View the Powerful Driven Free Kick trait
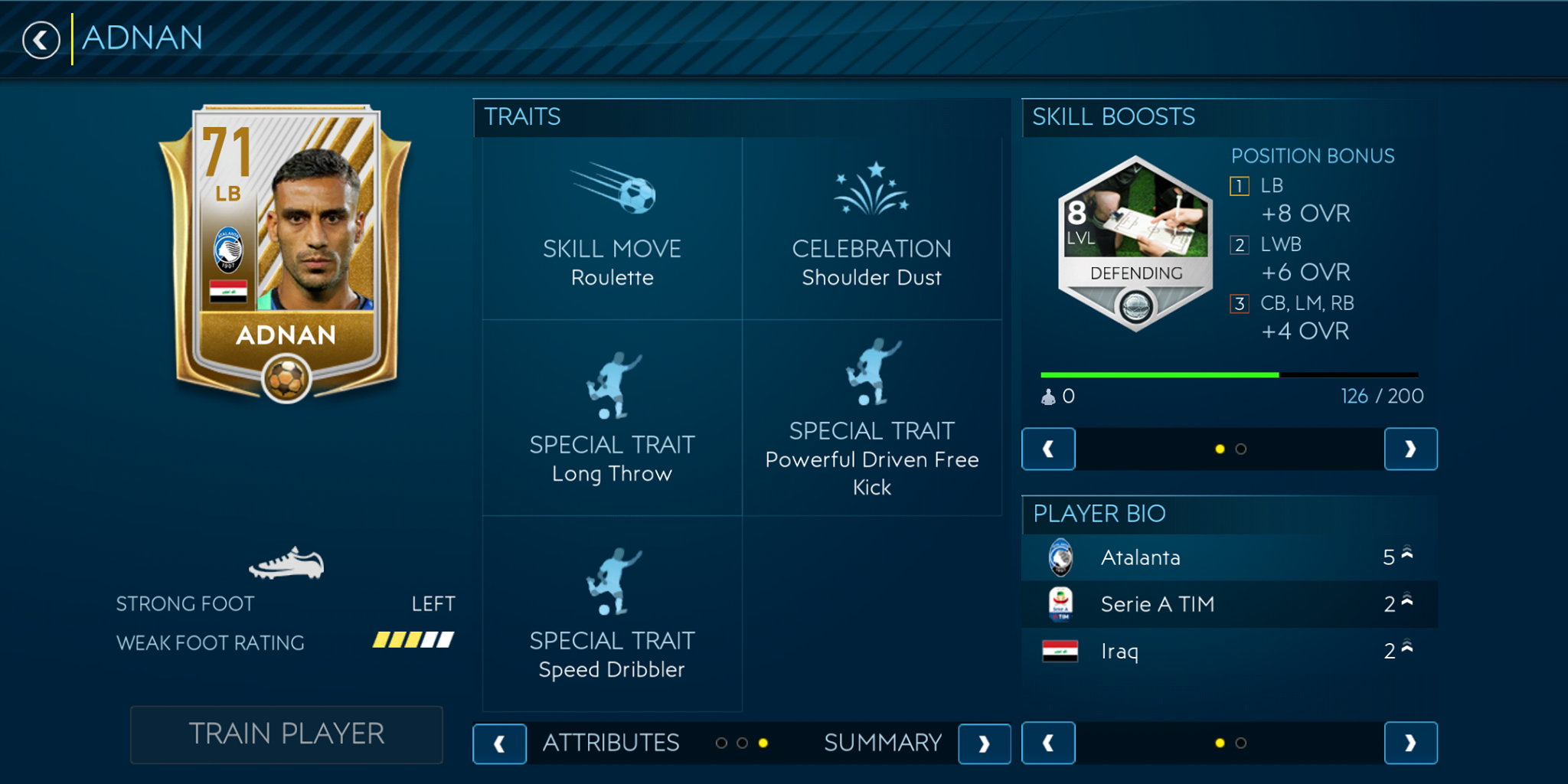This screenshot has width=1568, height=784. pyautogui.click(x=871, y=418)
